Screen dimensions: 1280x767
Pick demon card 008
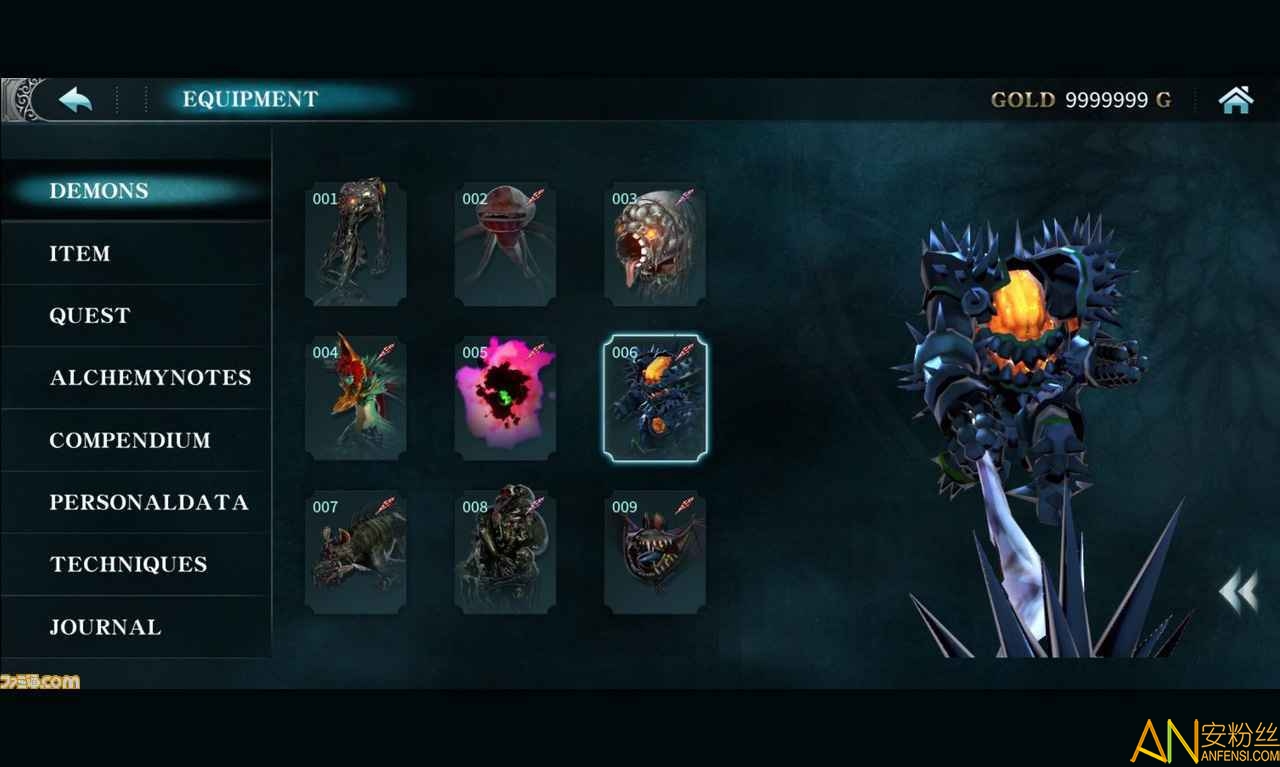pyautogui.click(x=505, y=553)
